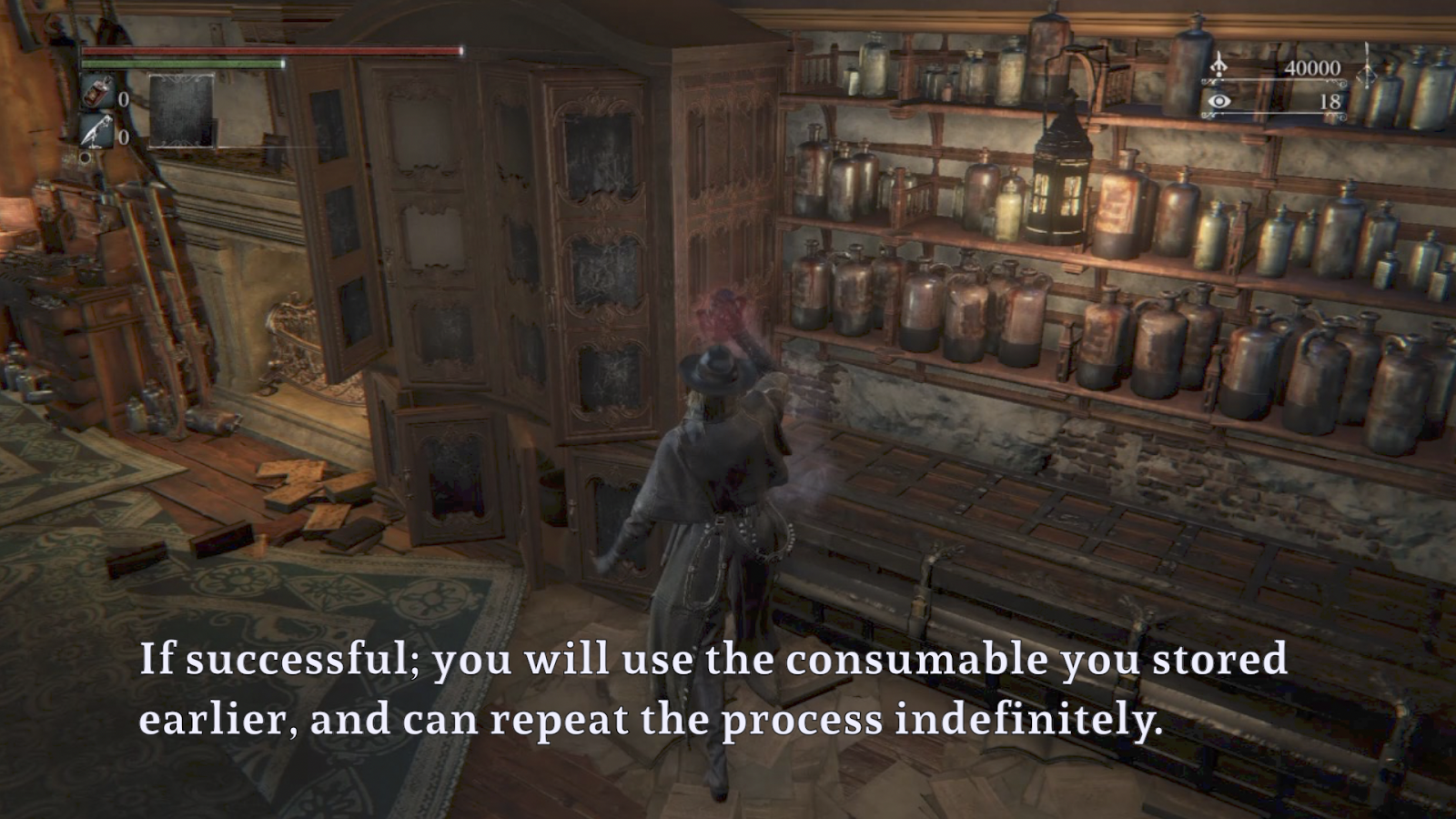1456x819 pixels.
Task: Click the Insight droplet marker beside the bottles
Action: click(x=1368, y=73)
